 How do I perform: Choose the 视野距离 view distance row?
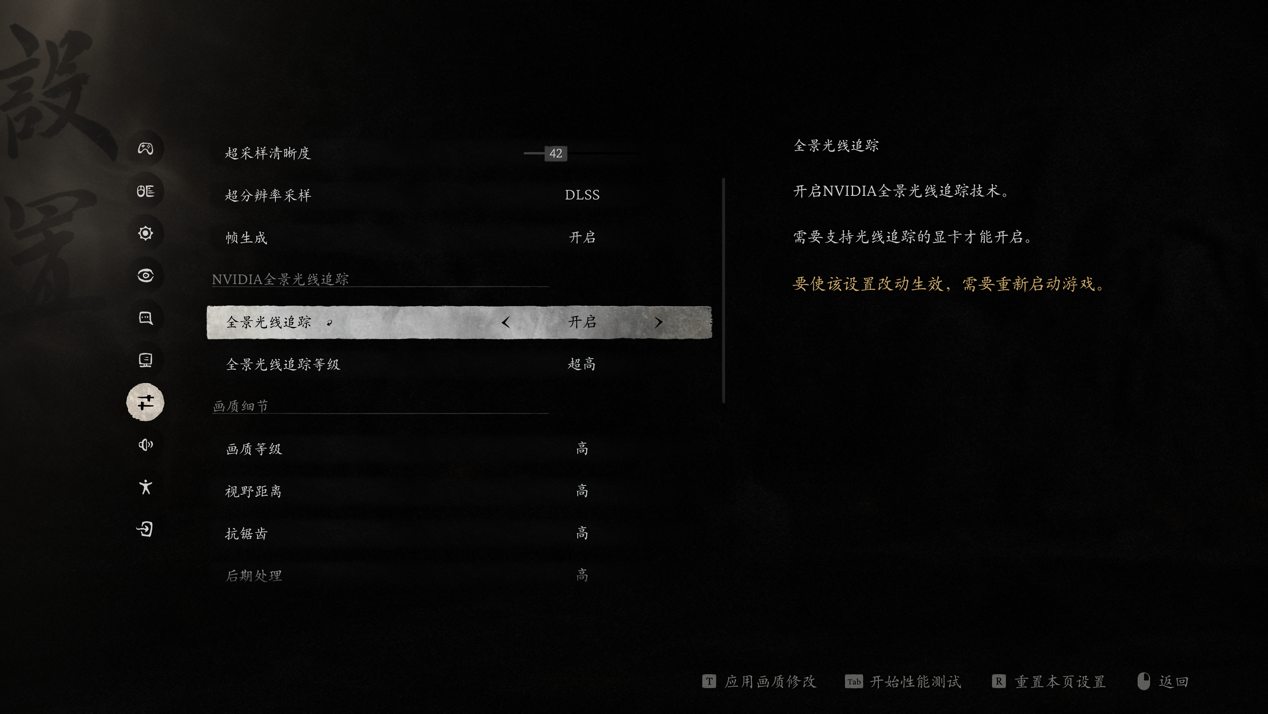[458, 491]
